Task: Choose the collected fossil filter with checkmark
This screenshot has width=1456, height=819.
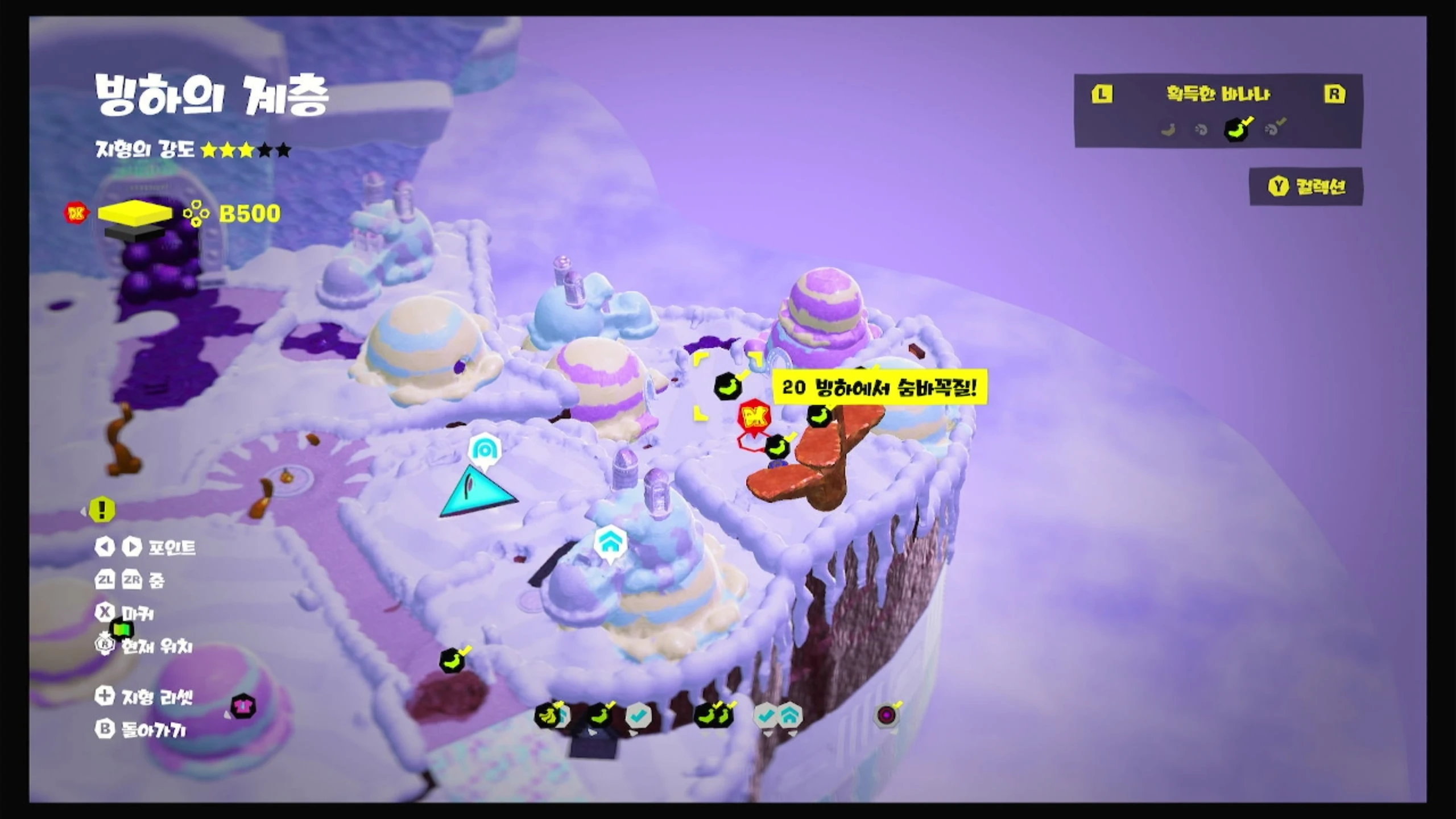Action: (x=1274, y=130)
